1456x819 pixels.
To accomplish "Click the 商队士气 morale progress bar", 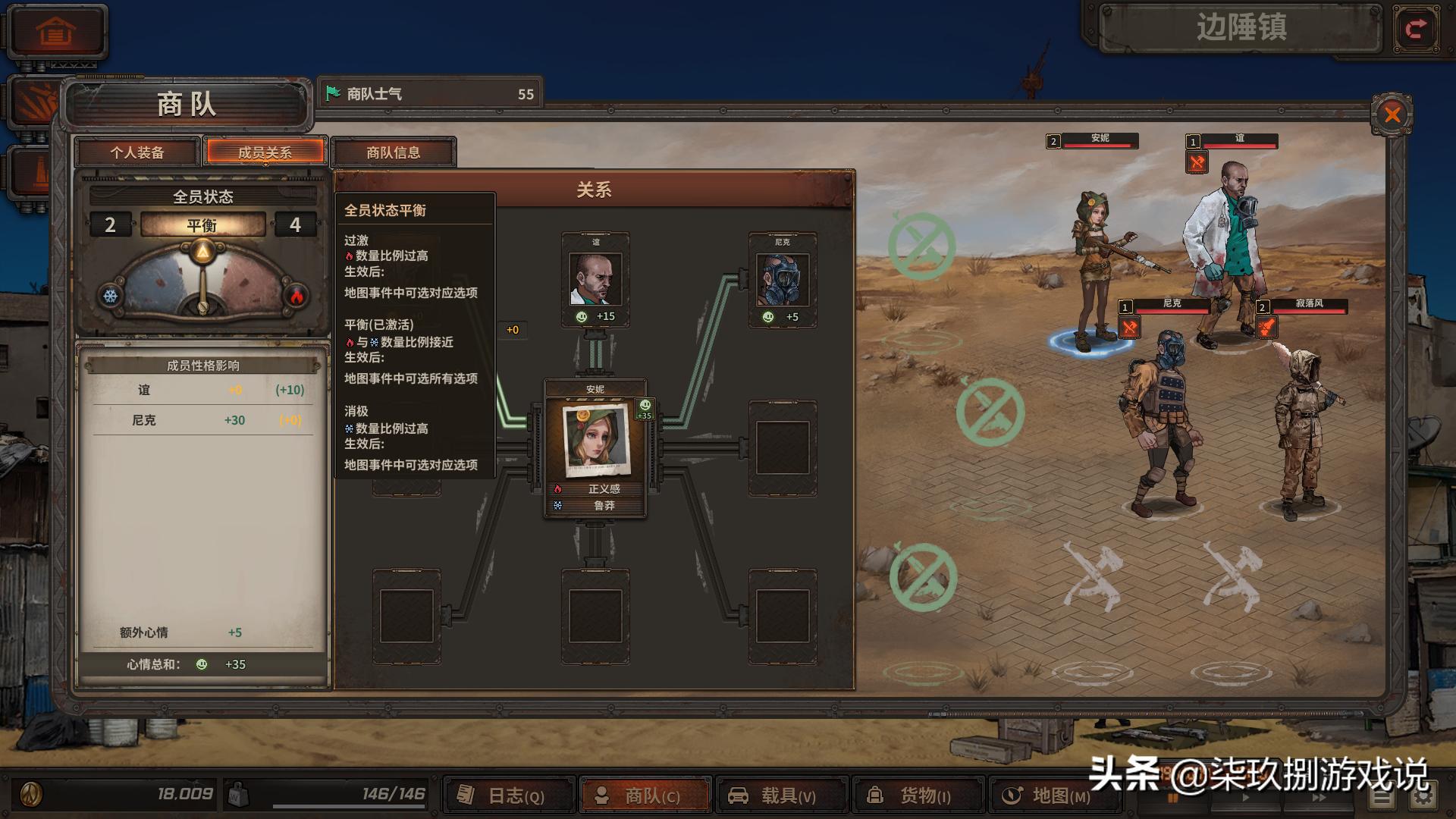I will pyautogui.click(x=428, y=93).
